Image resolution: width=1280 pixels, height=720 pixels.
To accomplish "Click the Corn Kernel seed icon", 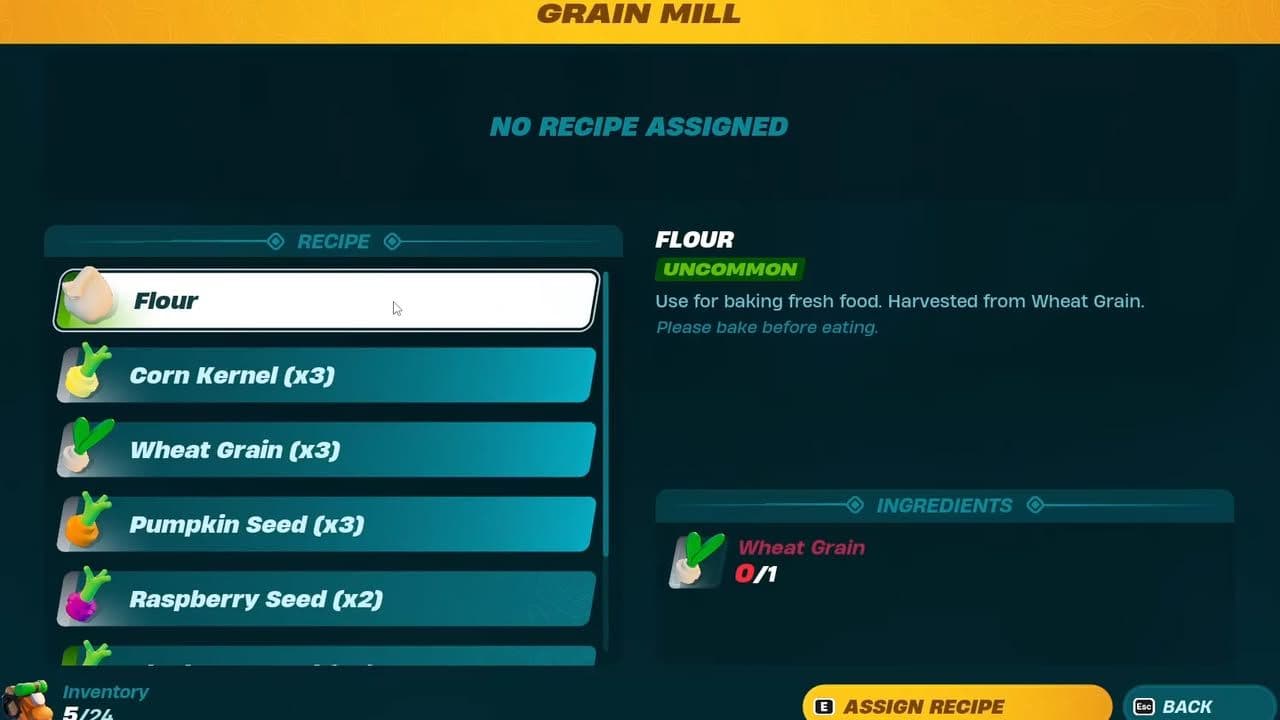I will click(85, 374).
